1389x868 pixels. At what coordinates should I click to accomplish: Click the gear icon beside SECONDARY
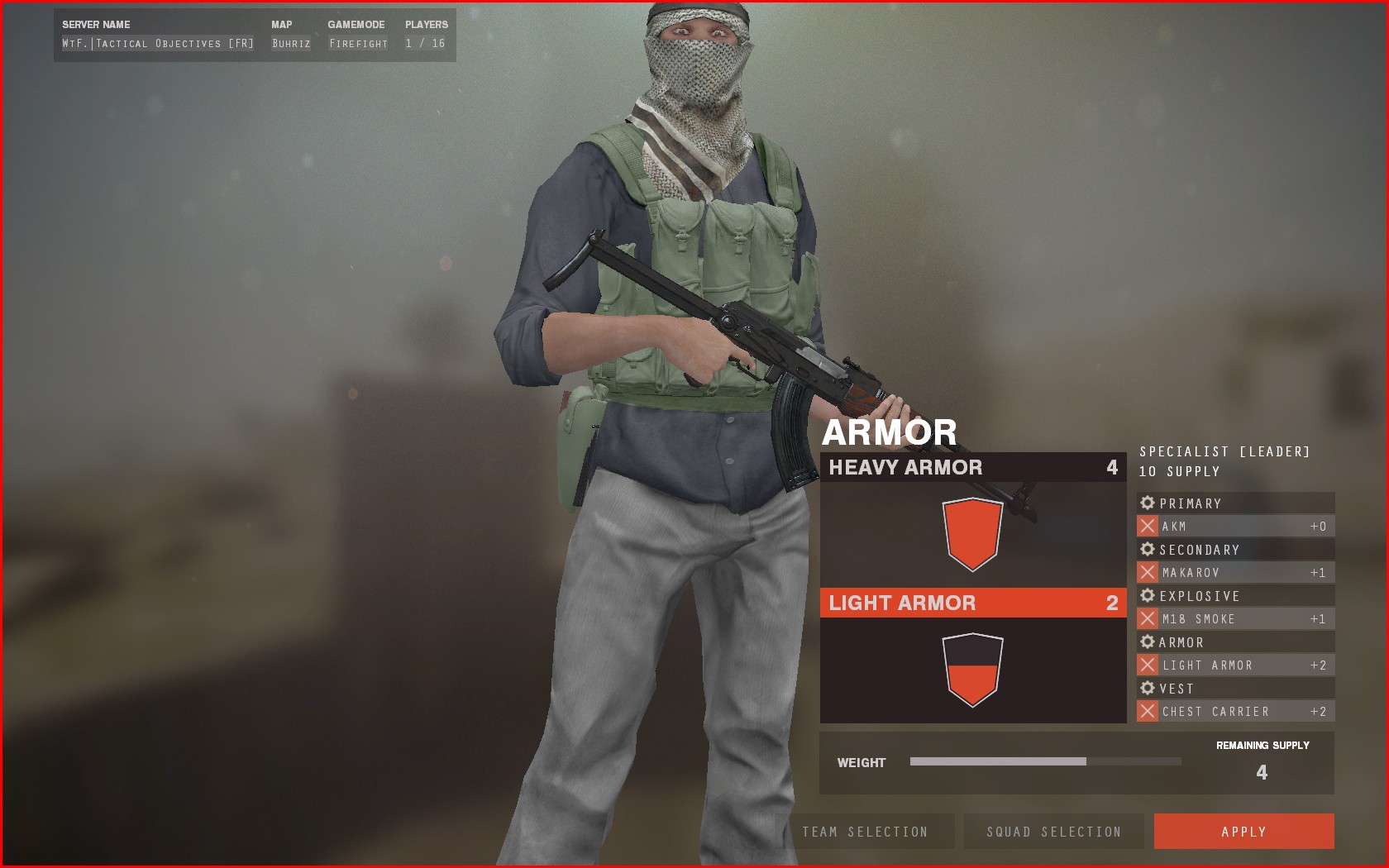(x=1147, y=549)
